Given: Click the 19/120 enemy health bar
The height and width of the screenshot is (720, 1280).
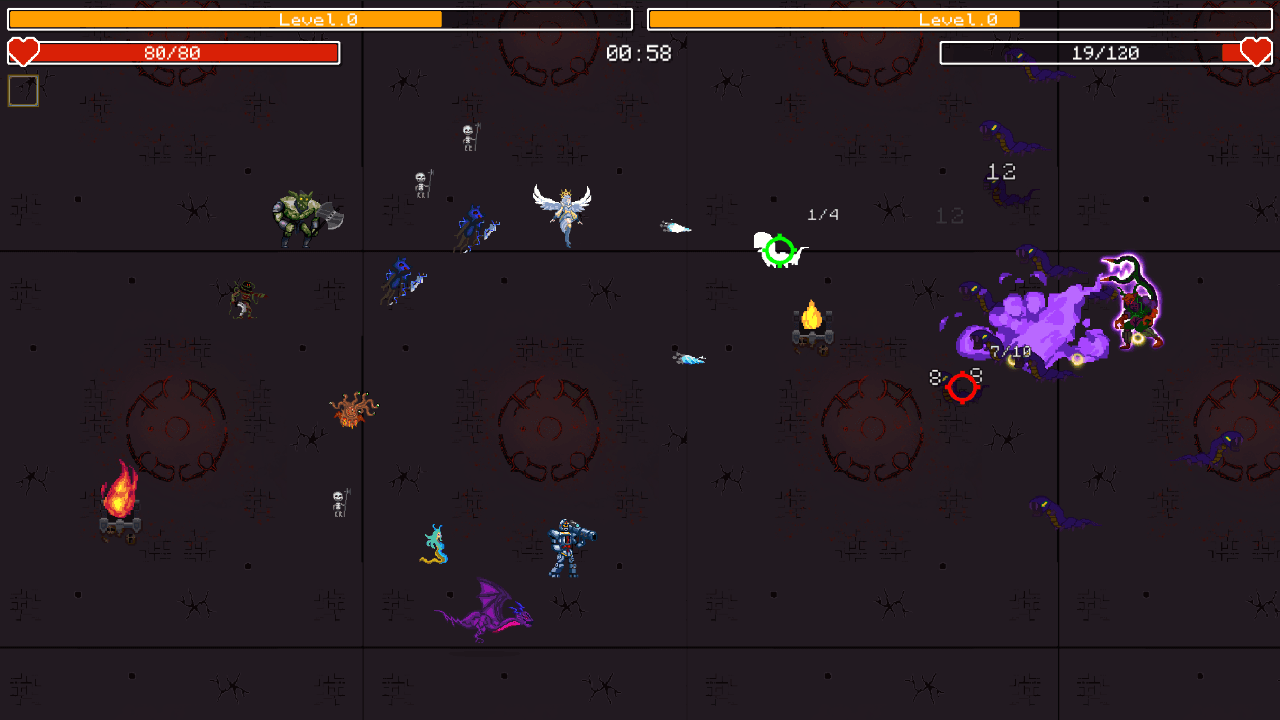Looking at the screenshot, I should (1105, 52).
